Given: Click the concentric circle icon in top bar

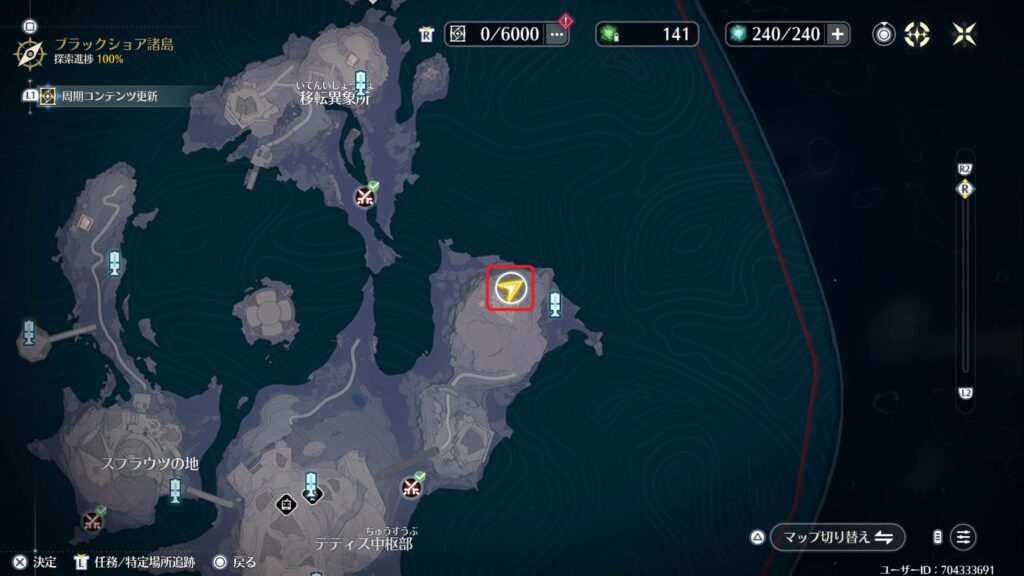Looking at the screenshot, I should click(884, 34).
